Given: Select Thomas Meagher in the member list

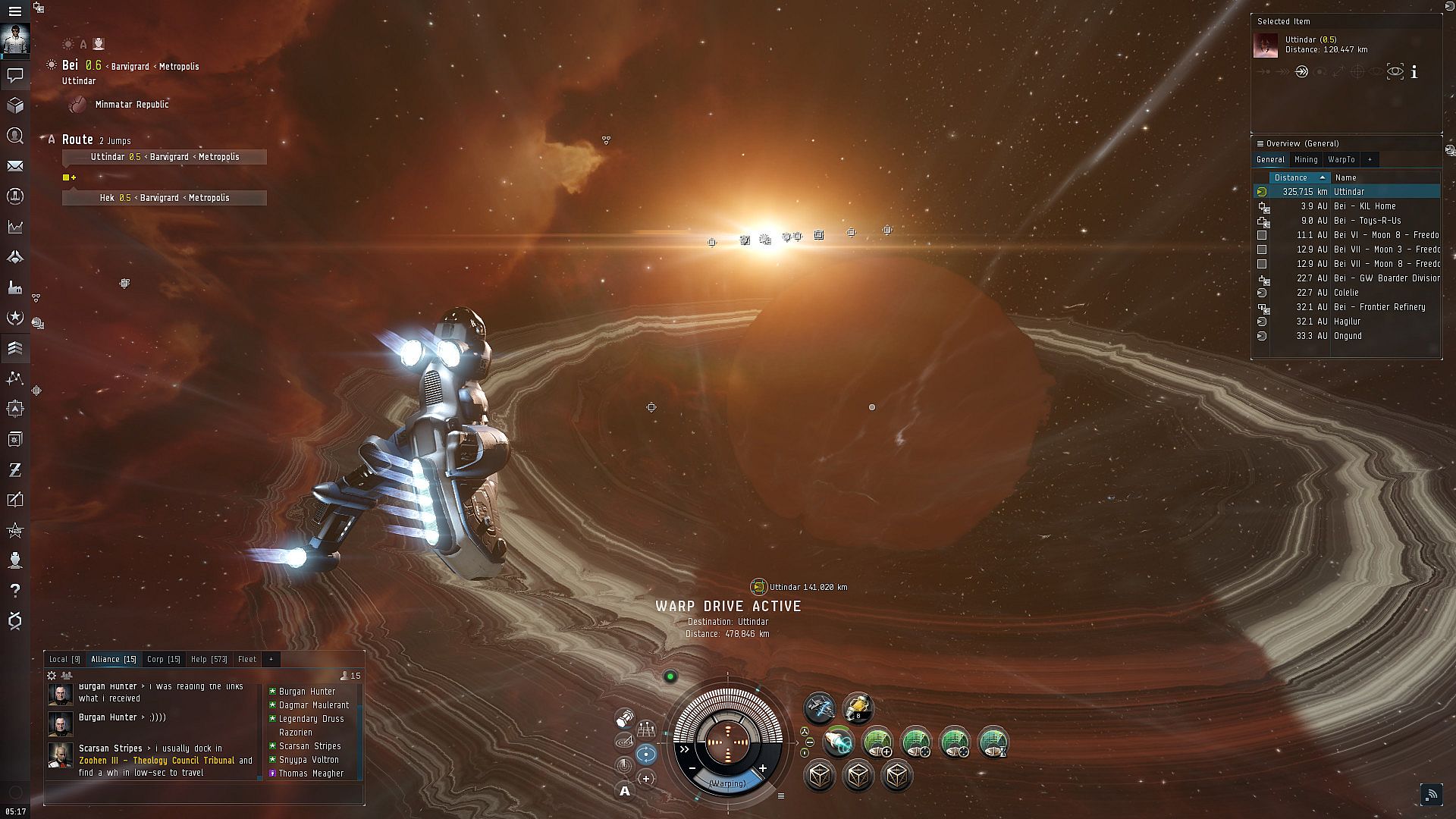Looking at the screenshot, I should 311,773.
